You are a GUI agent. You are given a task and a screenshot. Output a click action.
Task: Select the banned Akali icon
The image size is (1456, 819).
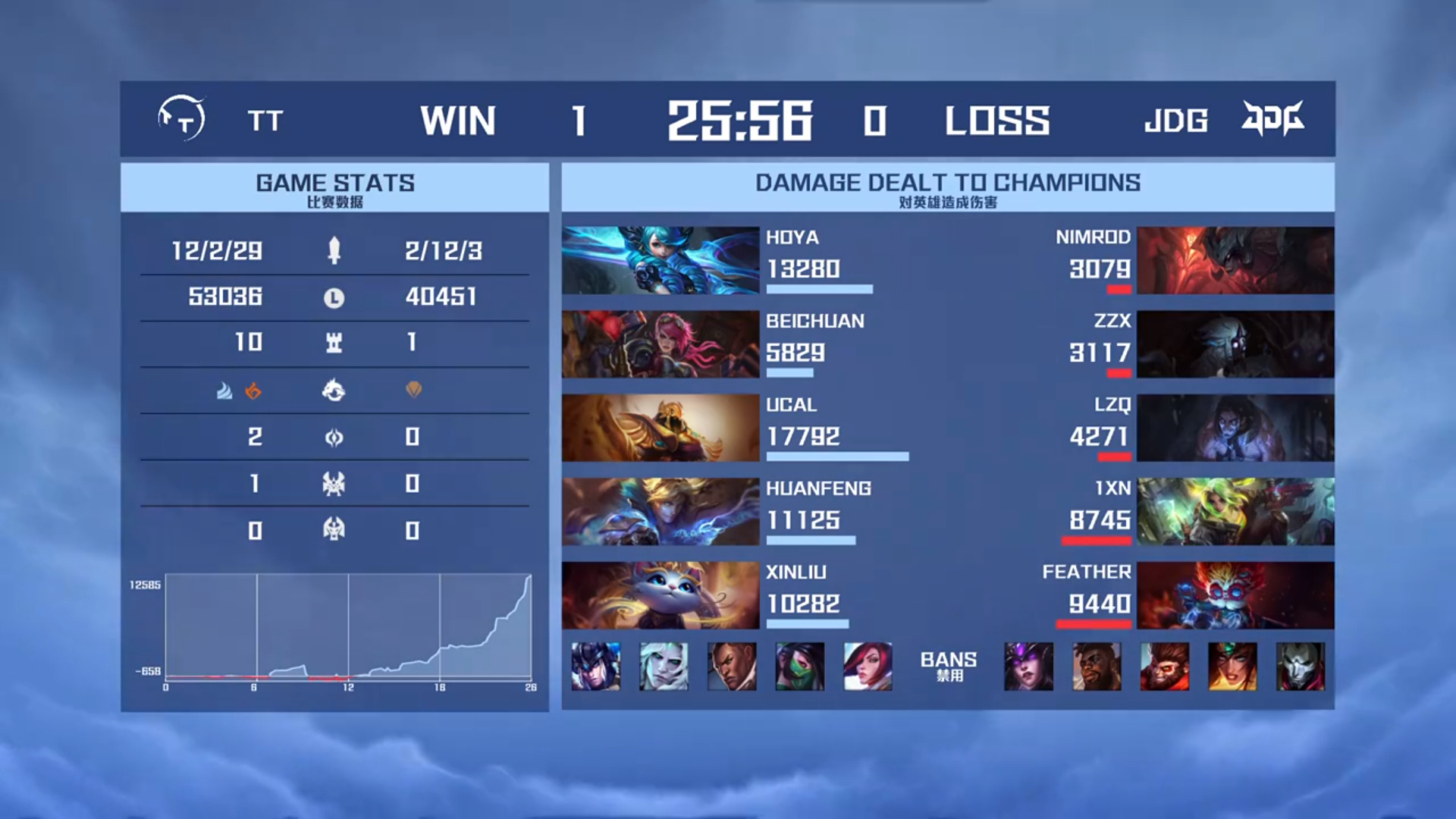pos(800,667)
